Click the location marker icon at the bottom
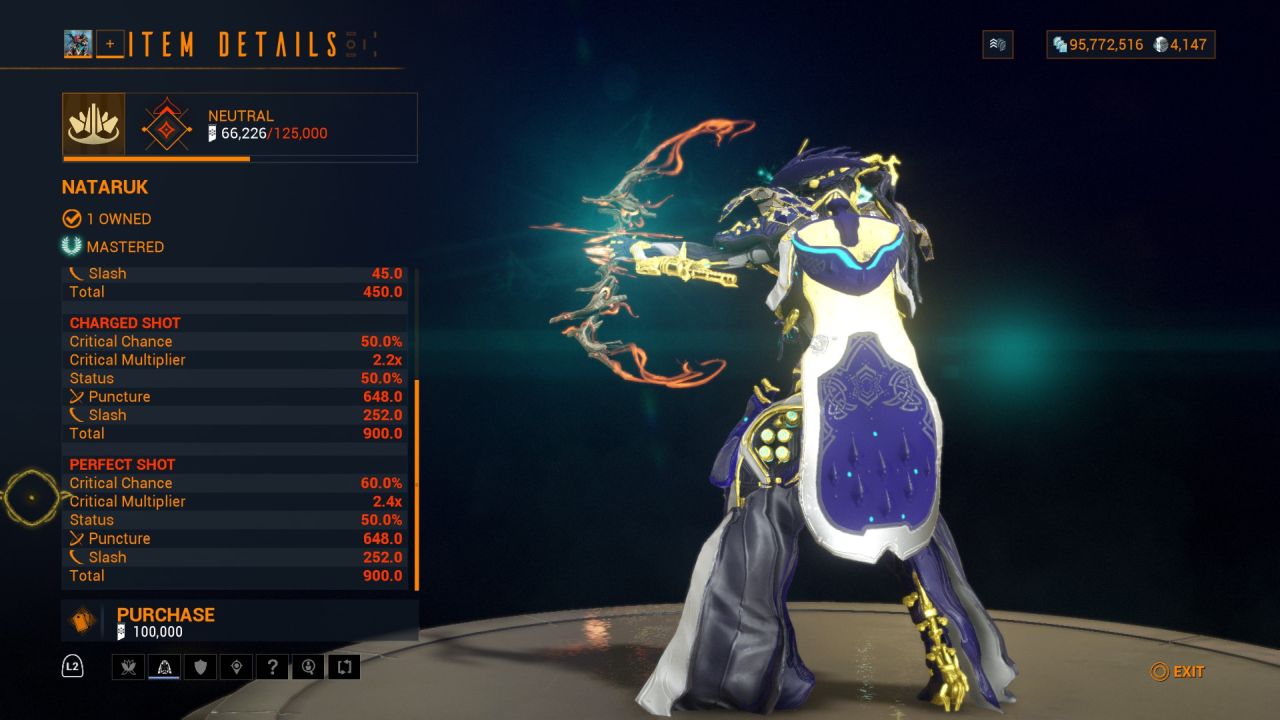 236,666
